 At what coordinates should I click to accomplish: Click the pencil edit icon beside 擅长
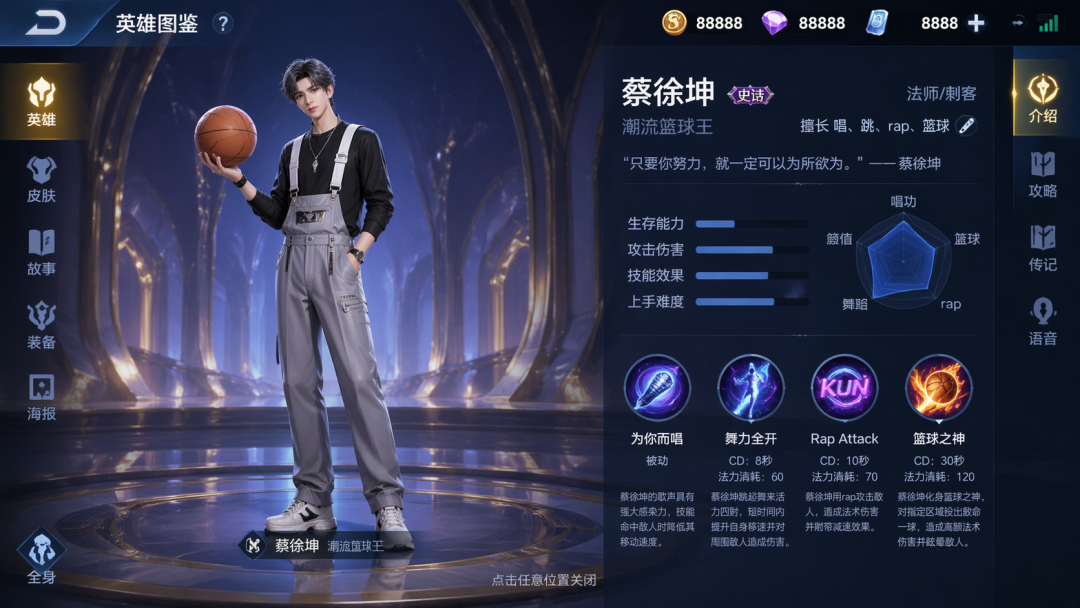(x=966, y=125)
